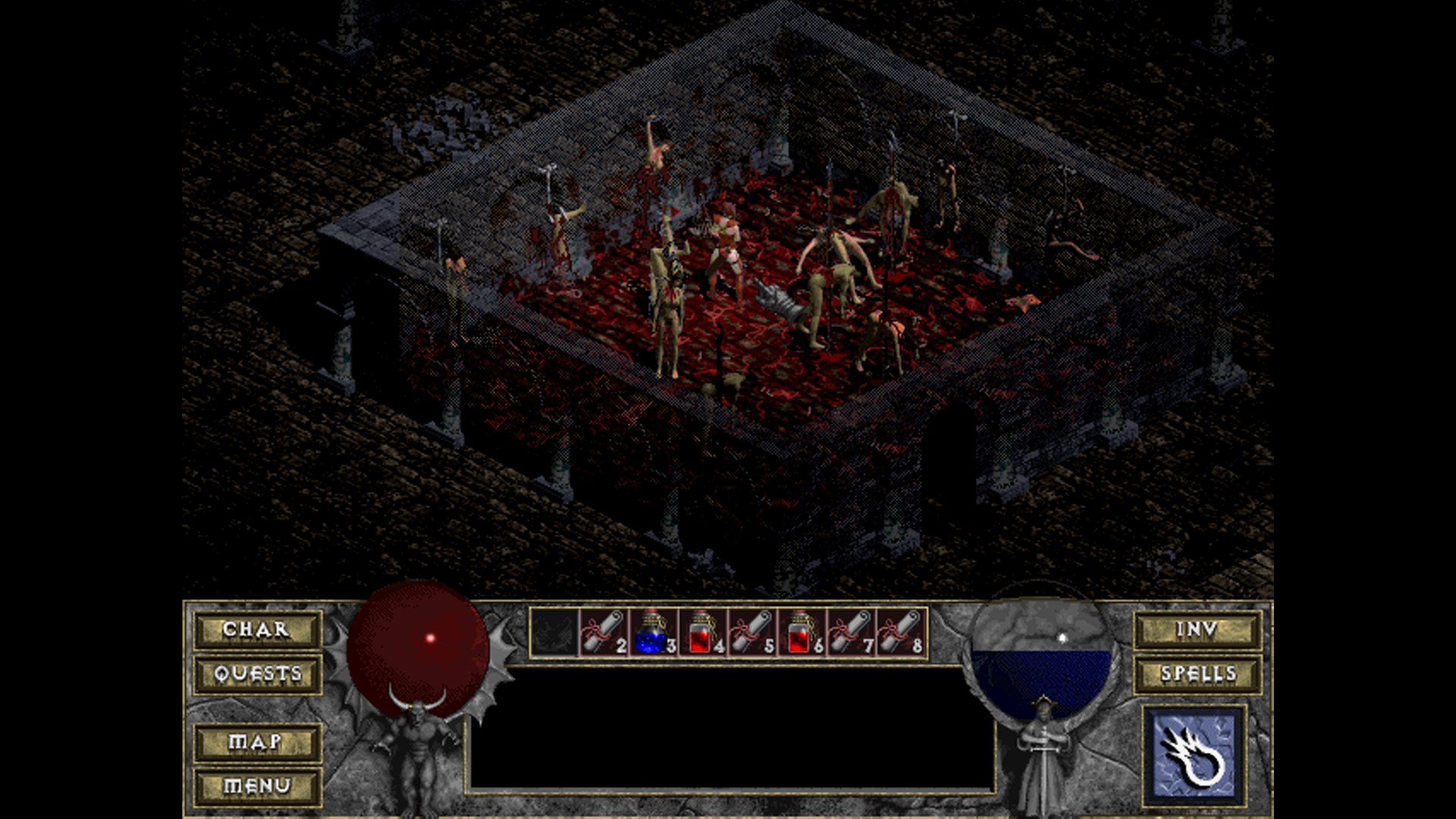The height and width of the screenshot is (819, 1456).
Task: Open the CHAR character panel
Action: point(256,630)
